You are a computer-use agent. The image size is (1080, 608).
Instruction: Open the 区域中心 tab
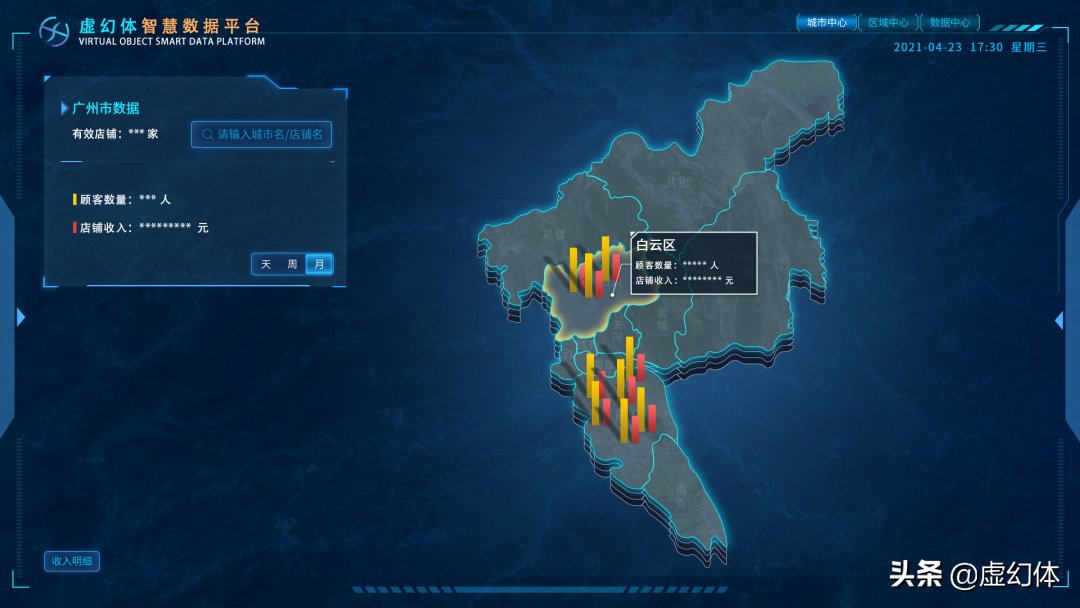click(888, 22)
